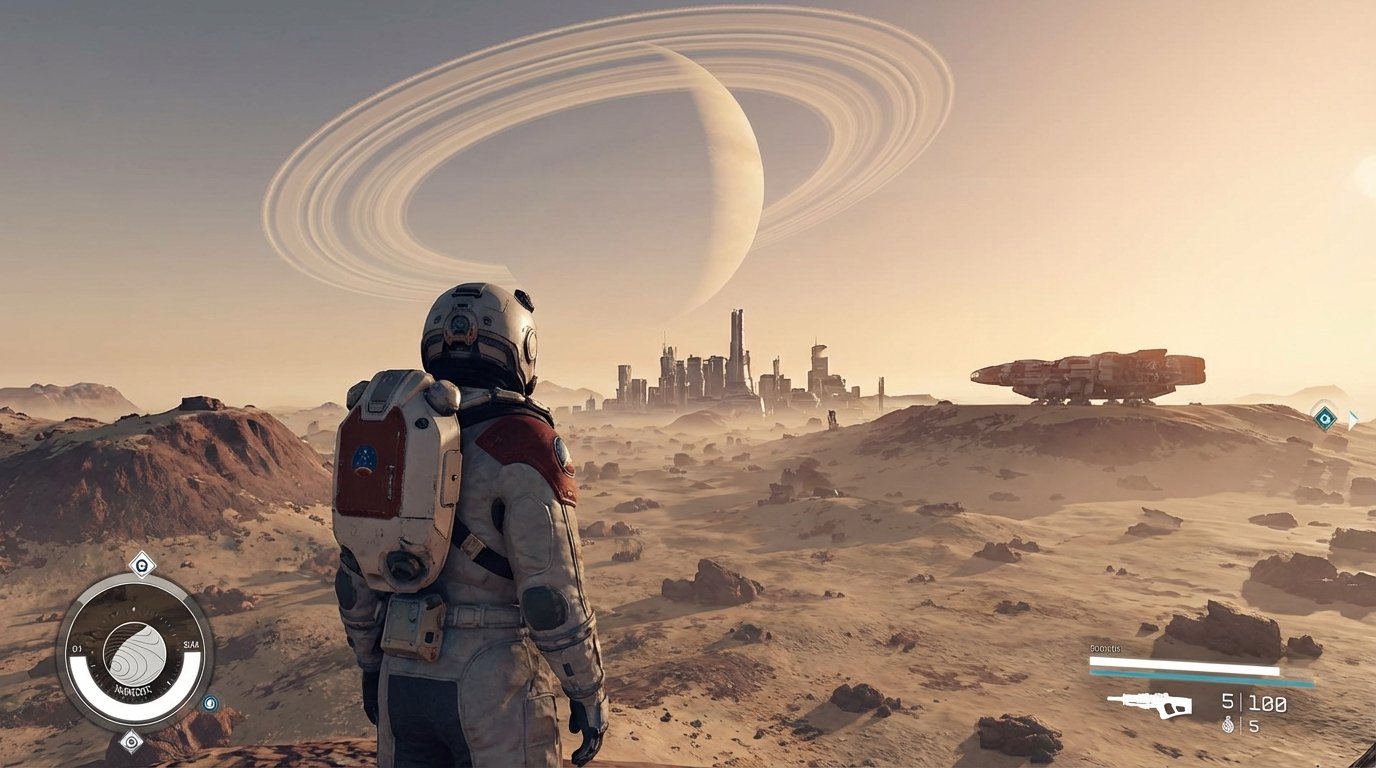Open the location name label under the compass

click(x=132, y=688)
